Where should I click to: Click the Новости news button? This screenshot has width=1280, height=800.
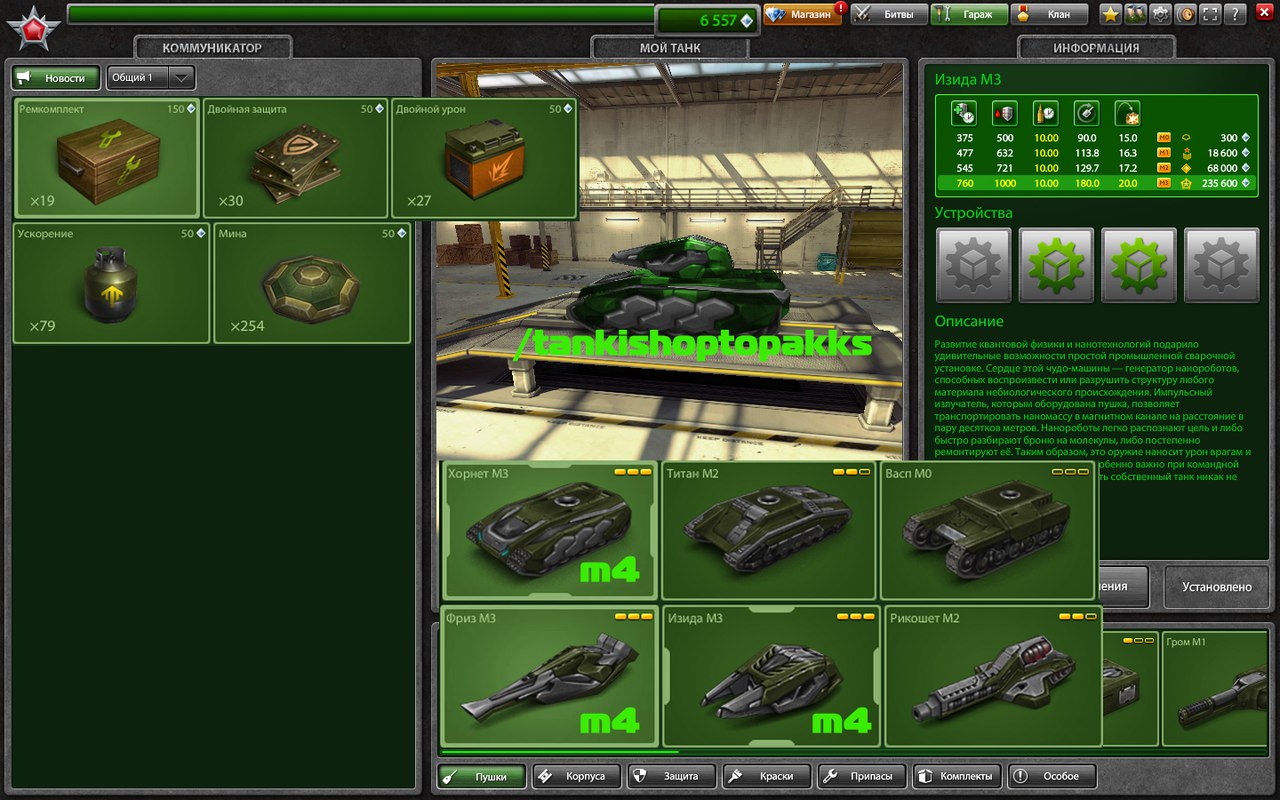coord(56,78)
